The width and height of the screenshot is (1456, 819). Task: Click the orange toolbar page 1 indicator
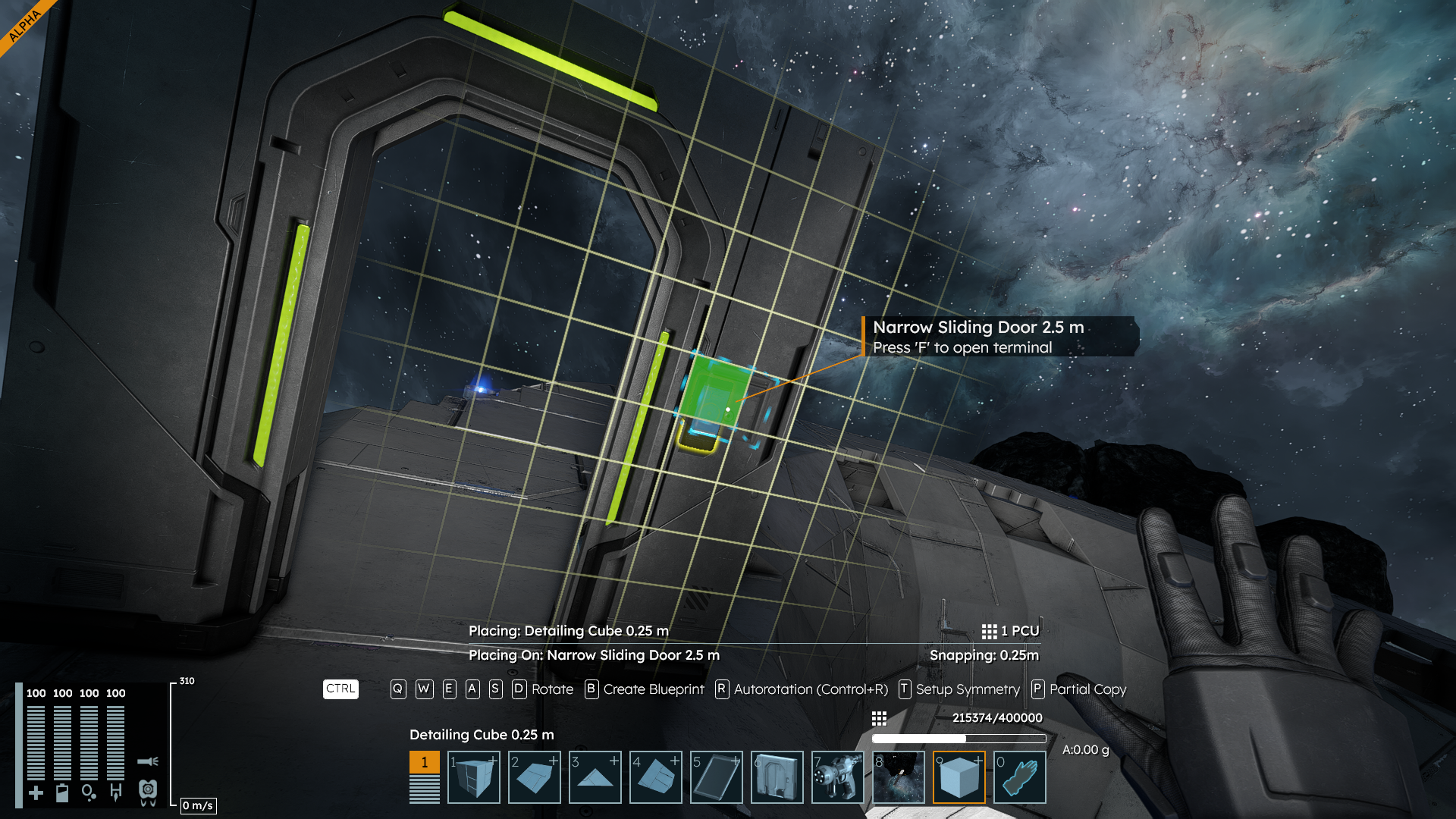(x=425, y=762)
